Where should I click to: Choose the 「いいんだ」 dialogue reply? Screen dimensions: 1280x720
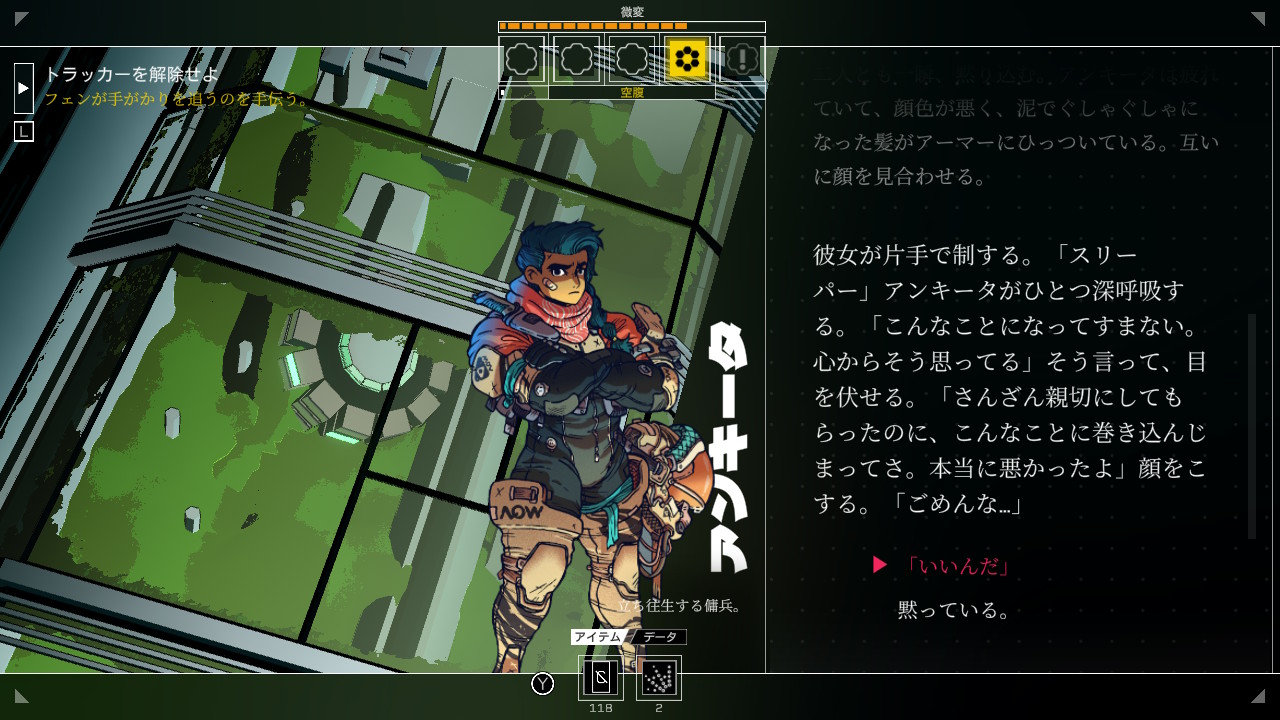click(957, 566)
